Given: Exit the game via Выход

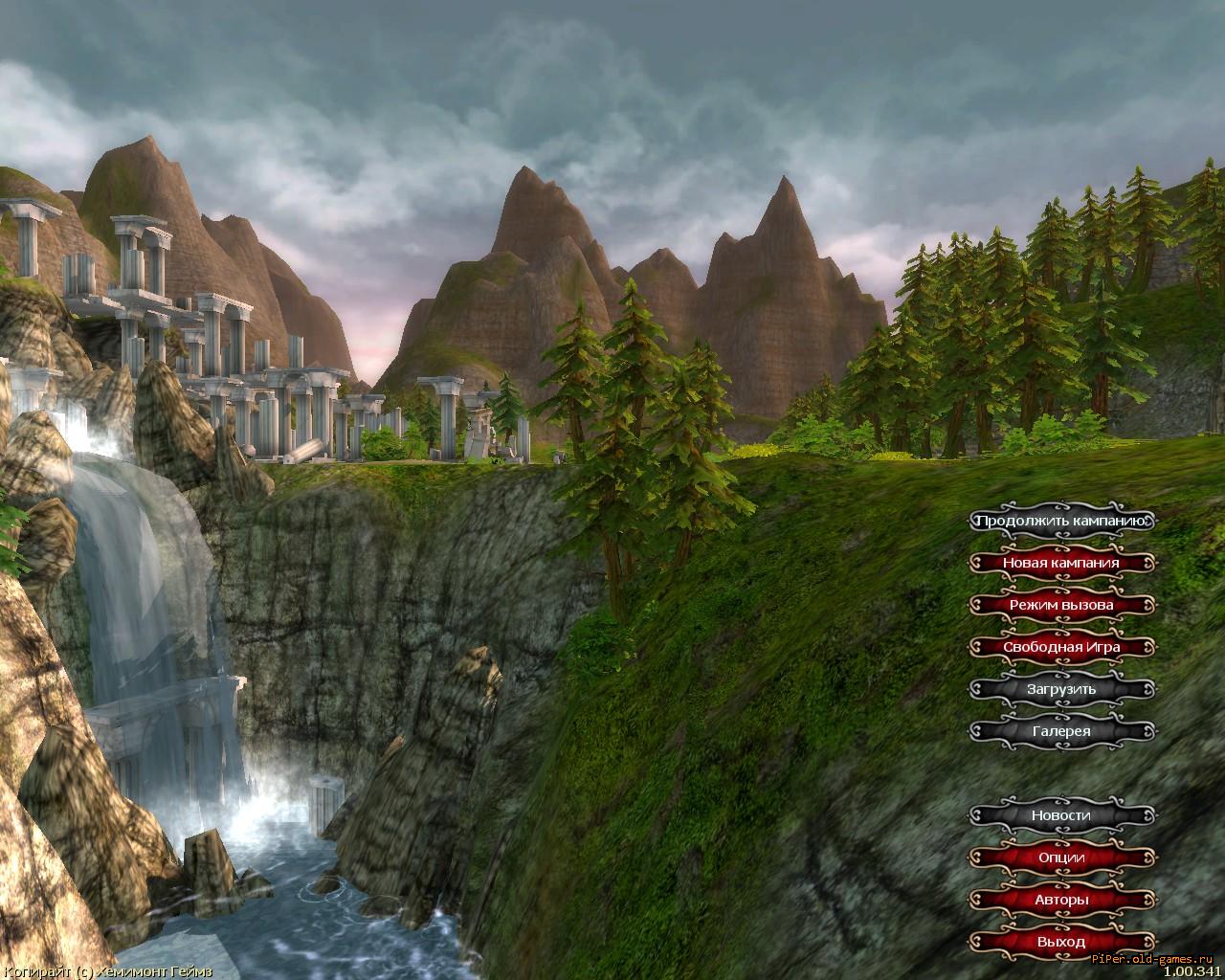Looking at the screenshot, I should 1060,942.
